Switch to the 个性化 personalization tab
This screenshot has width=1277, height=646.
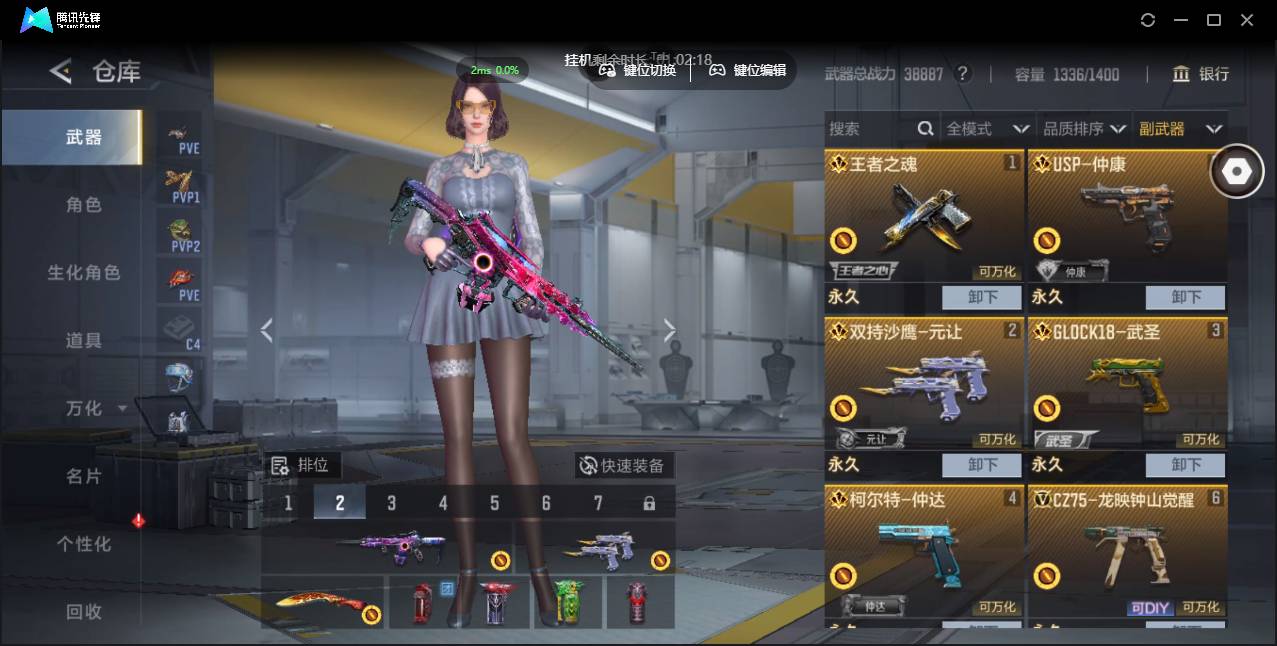(84, 544)
